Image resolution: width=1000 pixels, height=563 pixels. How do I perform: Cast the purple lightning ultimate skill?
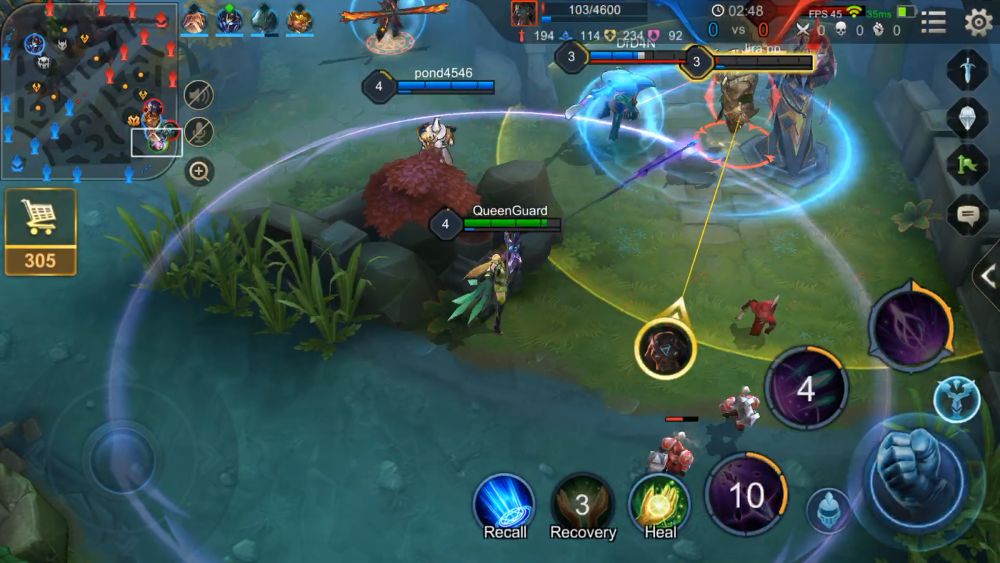tap(910, 327)
